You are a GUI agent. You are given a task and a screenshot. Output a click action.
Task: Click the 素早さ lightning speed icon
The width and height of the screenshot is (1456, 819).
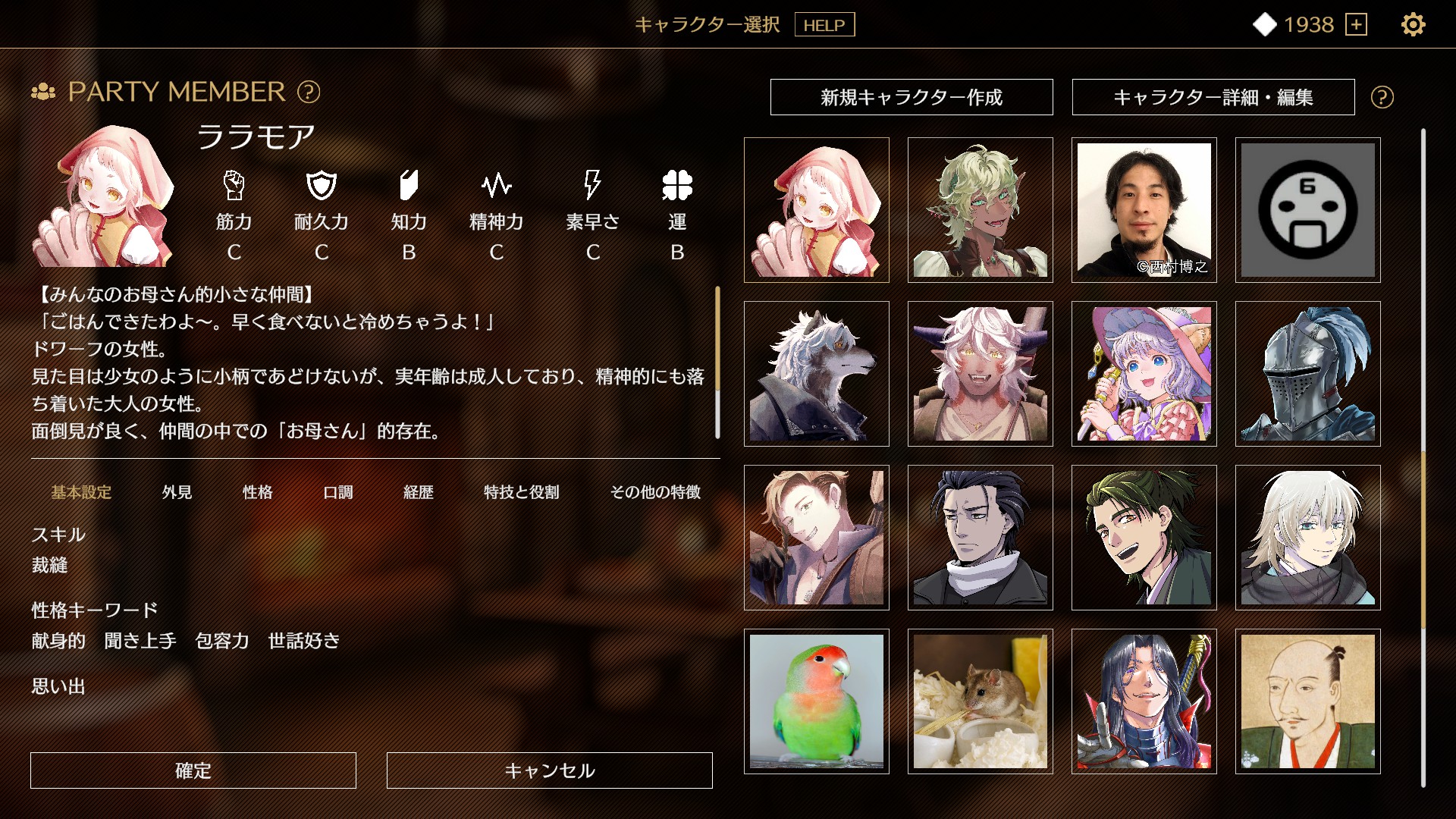click(x=593, y=184)
